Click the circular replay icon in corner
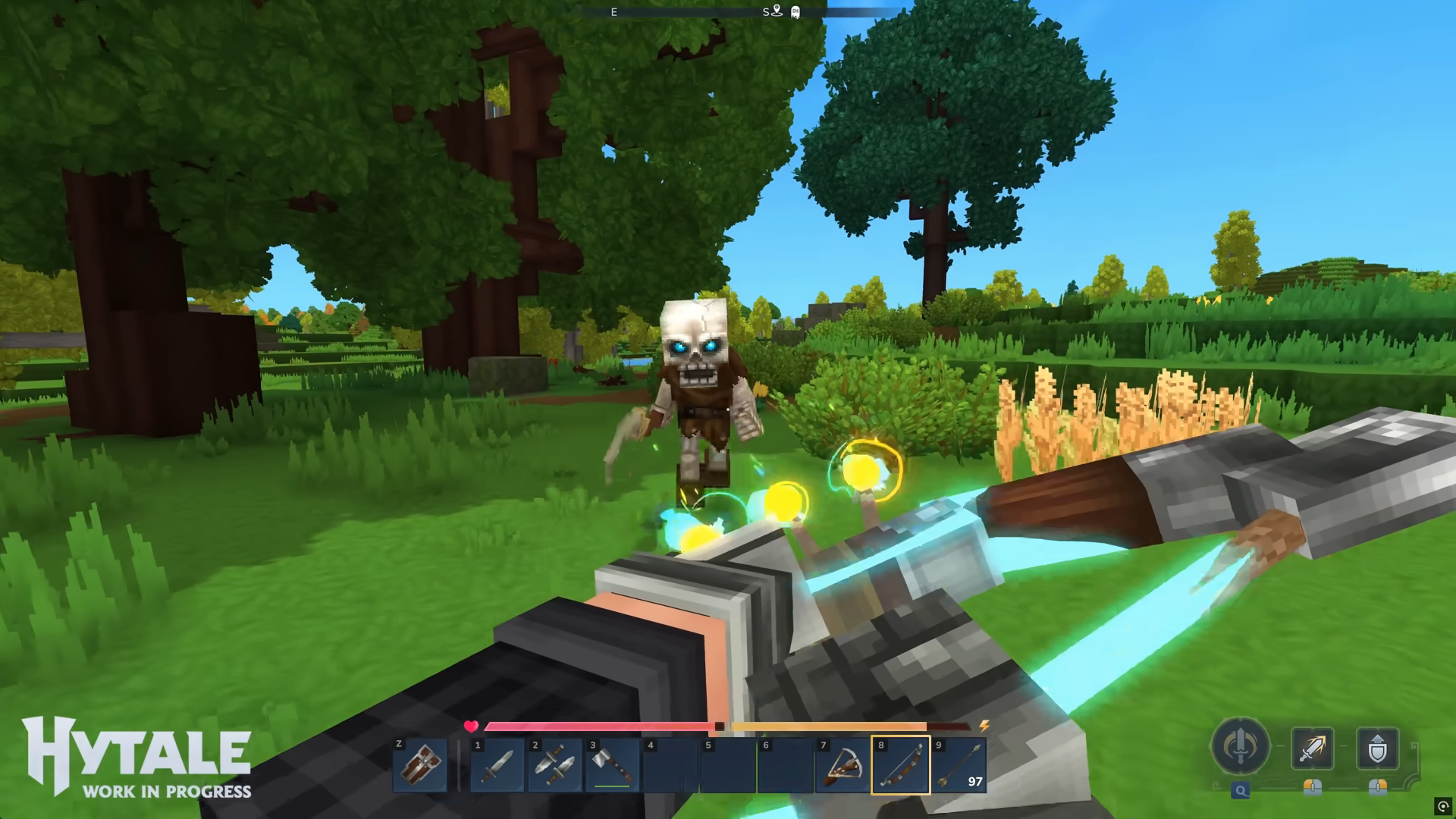Image resolution: width=1456 pixels, height=819 pixels. click(1443, 806)
